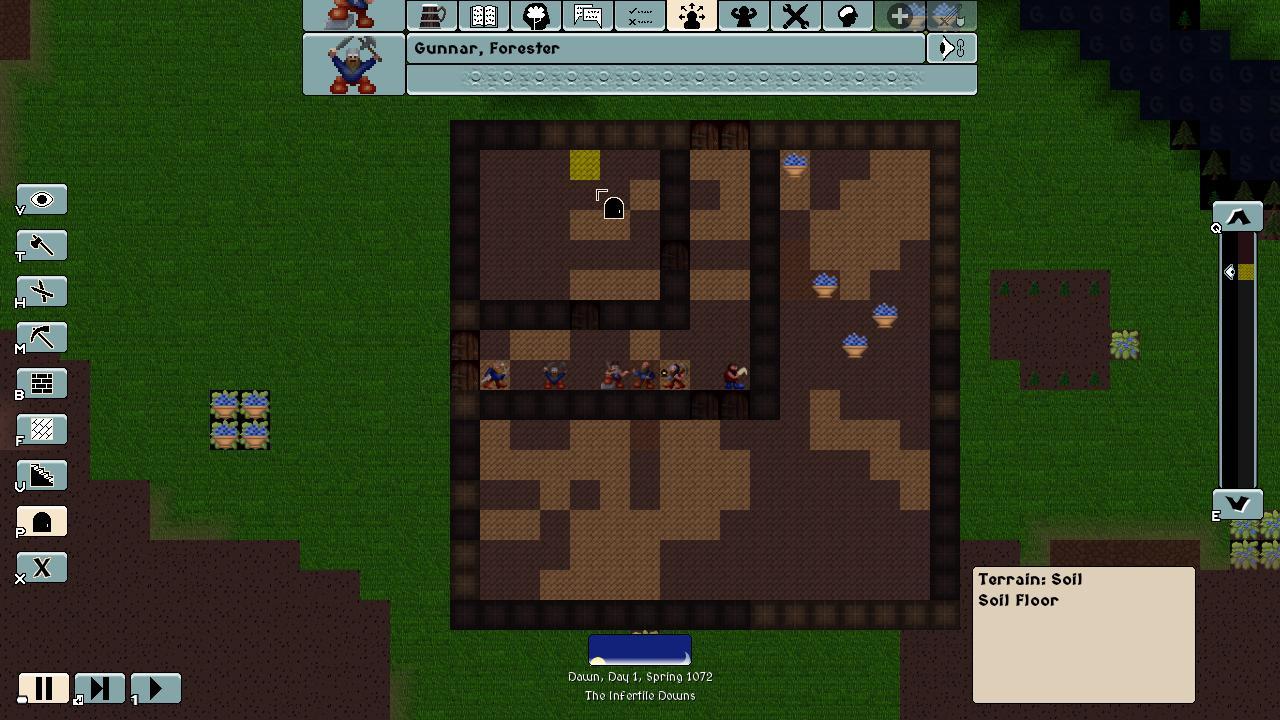This screenshot has height=720, width=1280.
Task: Select the remove designation X tool
Action: [41, 567]
